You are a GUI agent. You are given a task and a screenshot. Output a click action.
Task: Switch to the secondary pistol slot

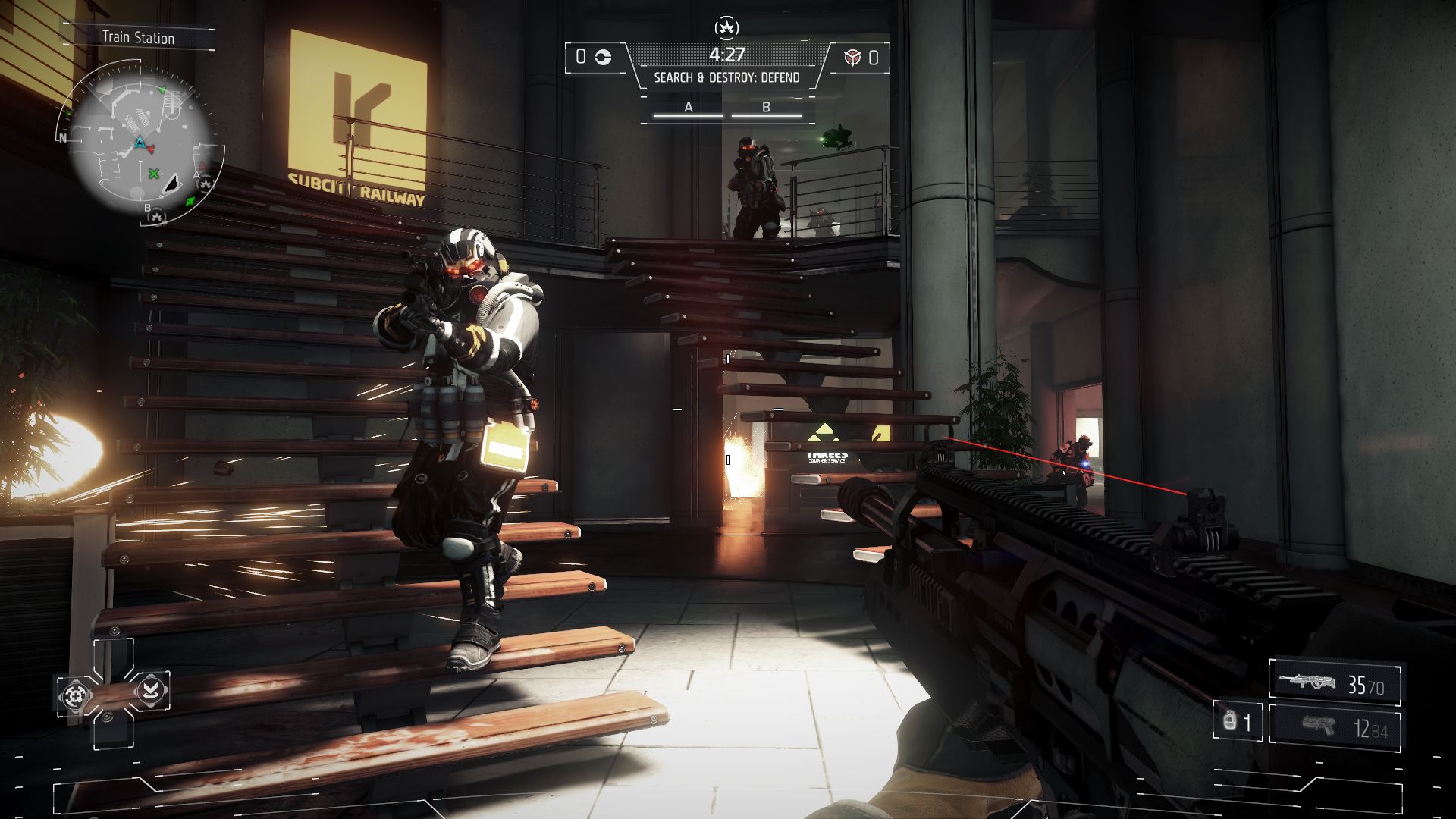(x=1333, y=728)
